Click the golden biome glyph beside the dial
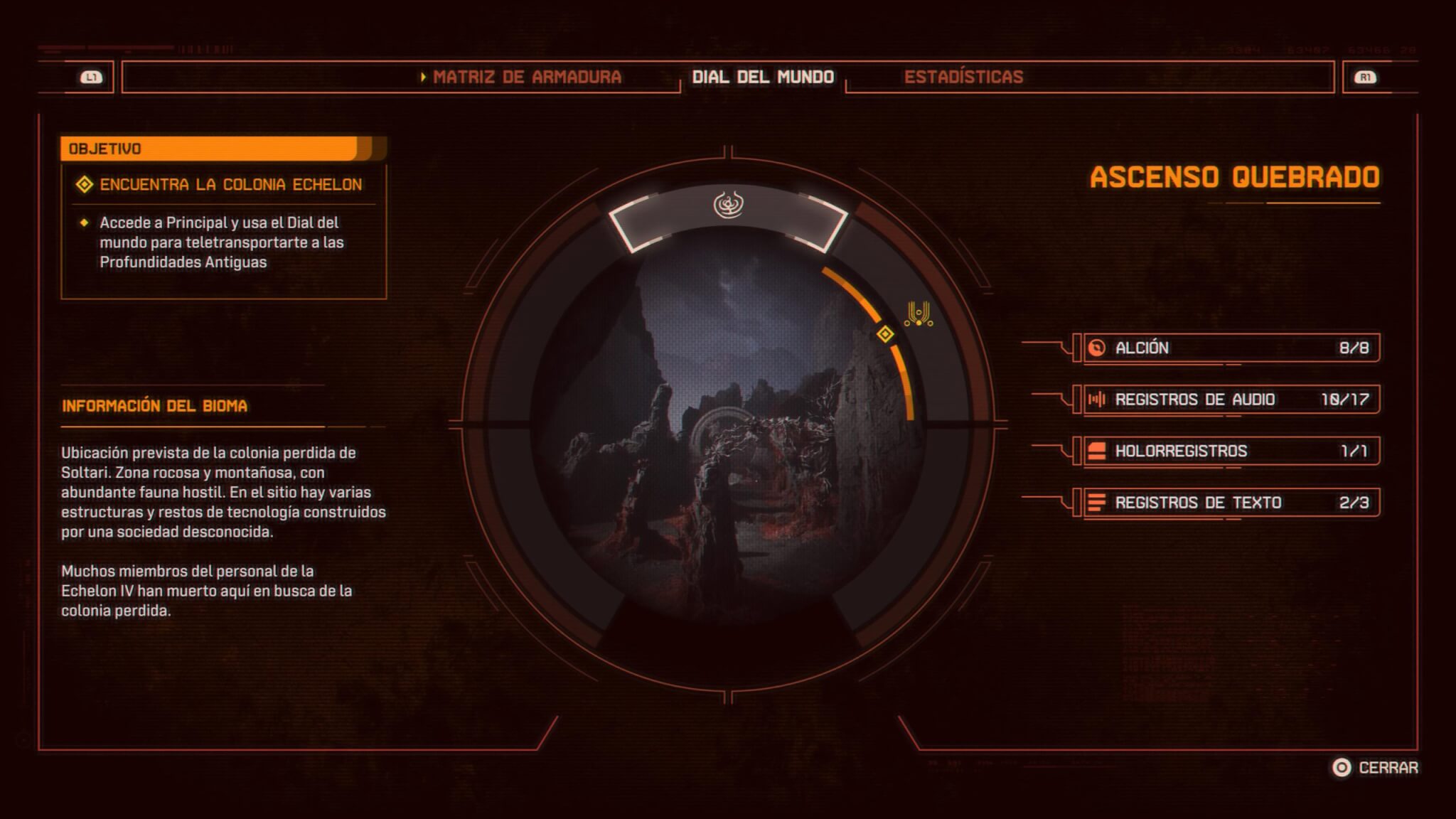Screen dimensions: 1456x819 pos(919,314)
